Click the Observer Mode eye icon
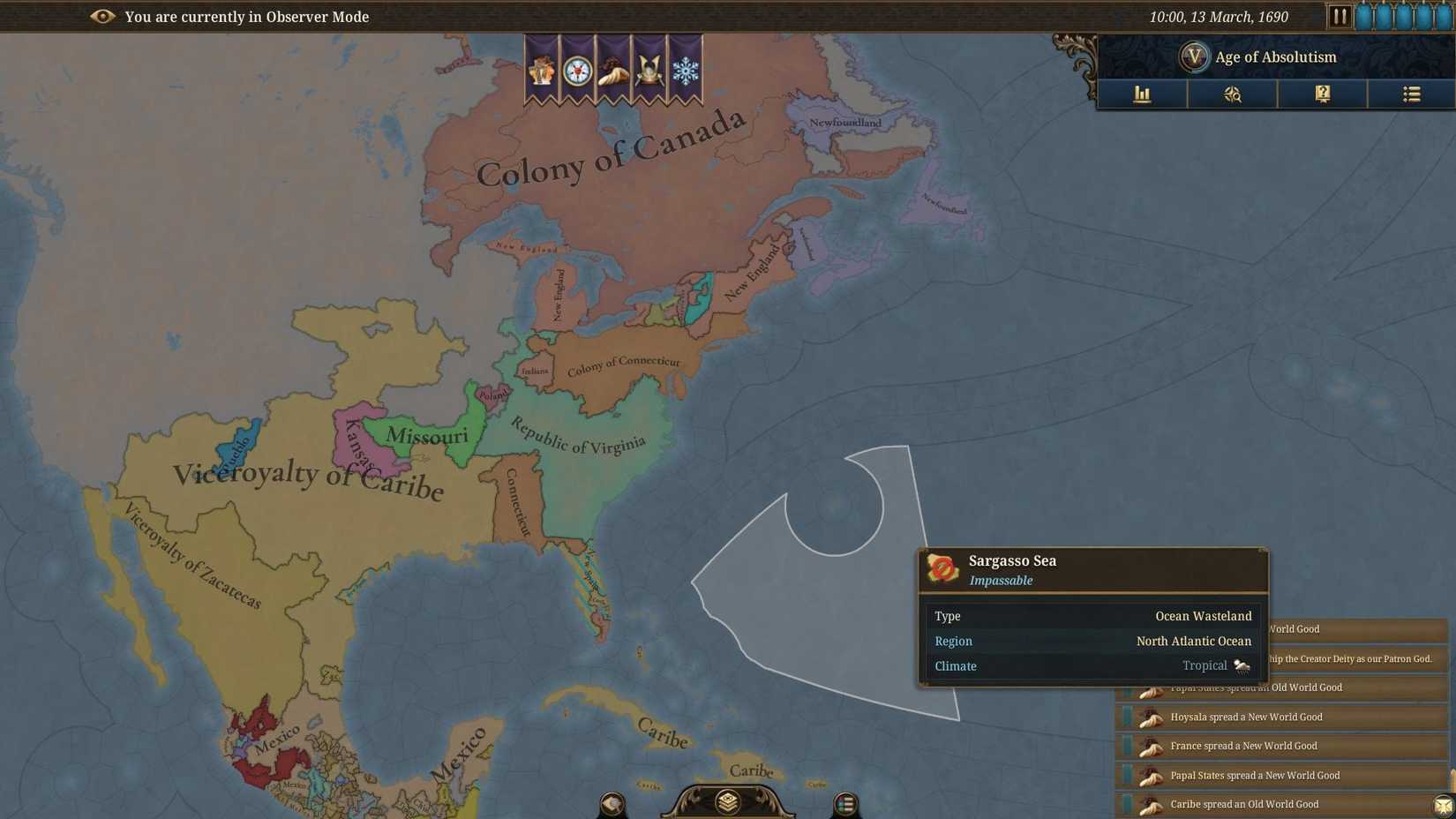This screenshot has height=819, width=1456. click(x=104, y=16)
